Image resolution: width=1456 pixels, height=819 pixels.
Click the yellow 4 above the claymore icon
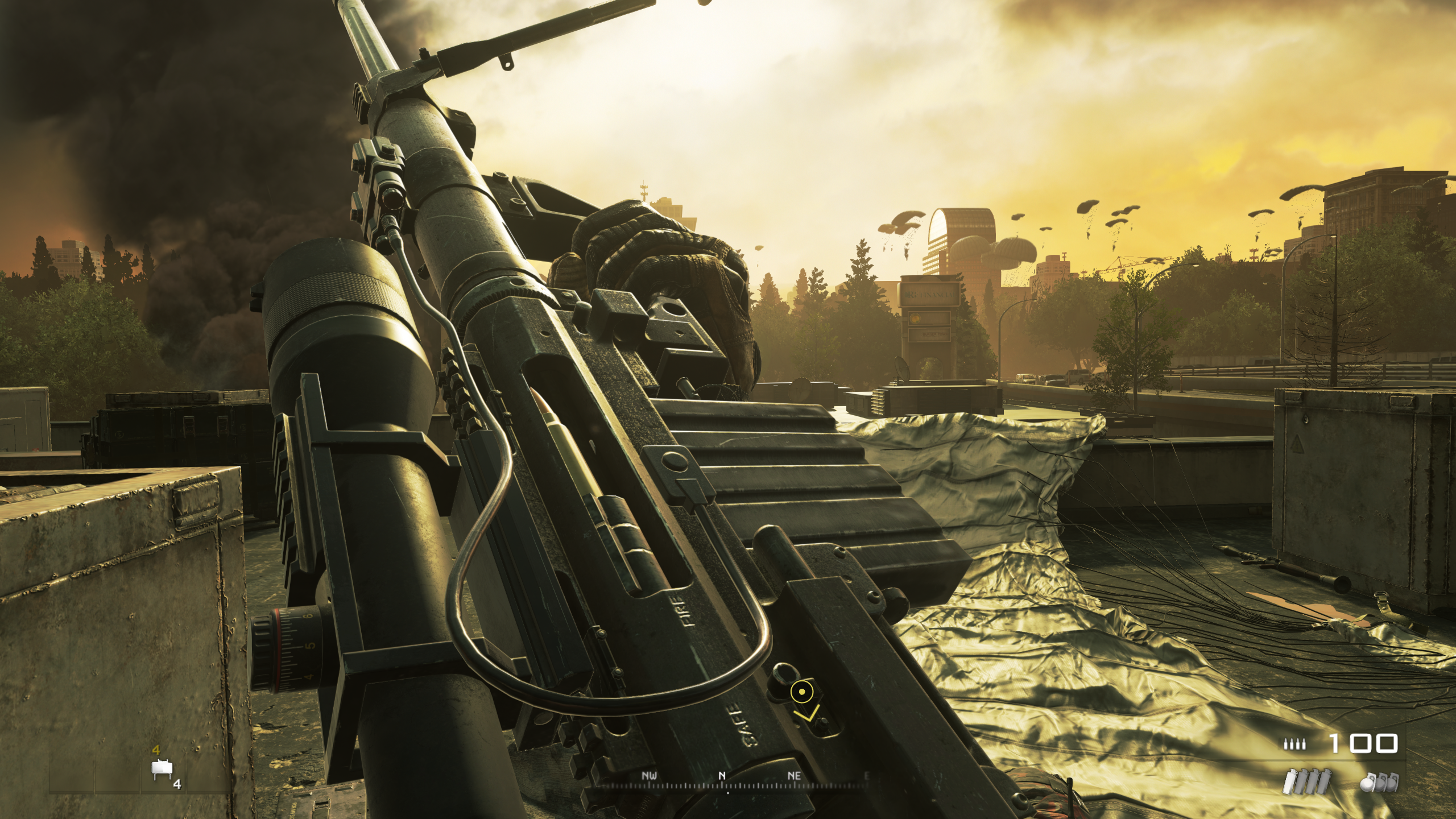pyautogui.click(x=157, y=751)
